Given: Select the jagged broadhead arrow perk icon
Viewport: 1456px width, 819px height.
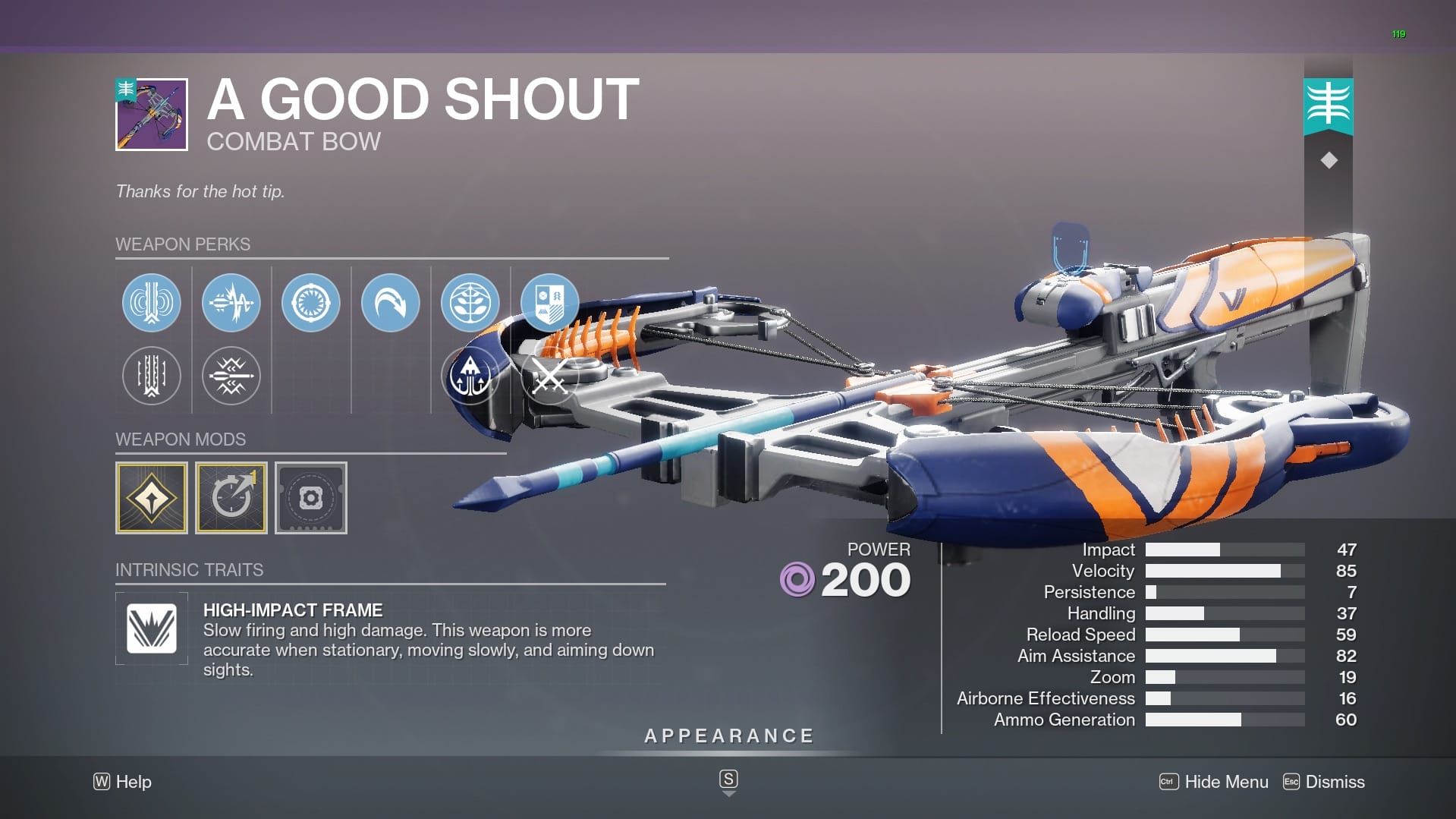Looking at the screenshot, I should point(231,376).
